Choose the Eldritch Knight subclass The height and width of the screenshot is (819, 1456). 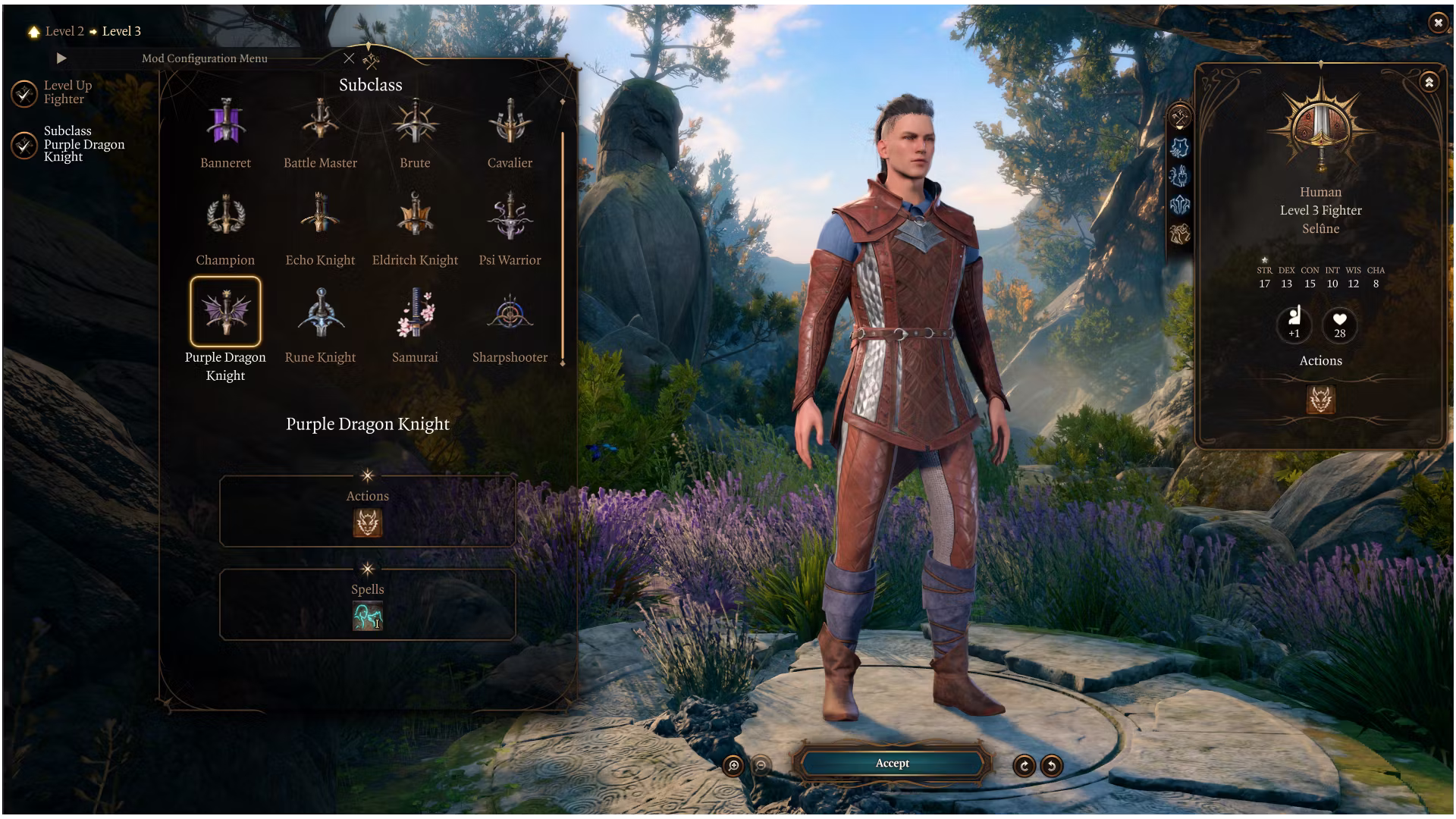click(x=415, y=219)
